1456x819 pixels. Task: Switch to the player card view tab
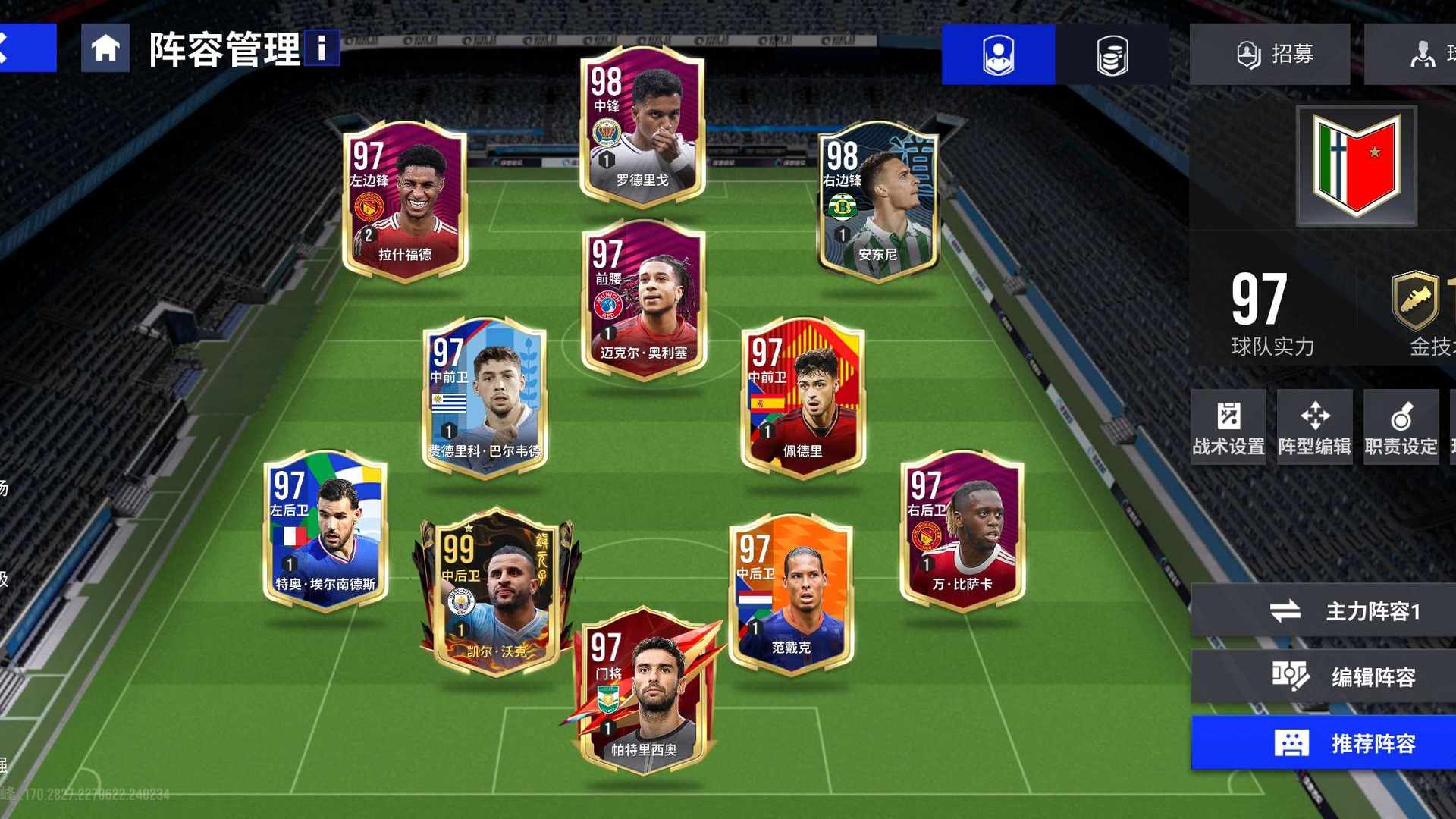pos(998,55)
